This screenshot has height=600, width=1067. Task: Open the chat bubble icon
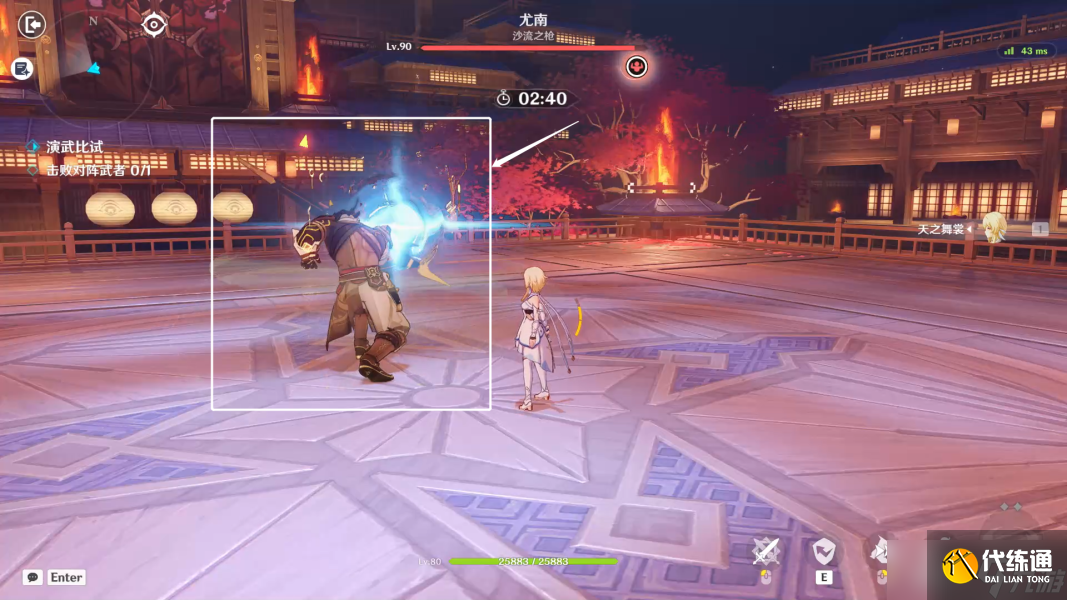click(x=32, y=577)
